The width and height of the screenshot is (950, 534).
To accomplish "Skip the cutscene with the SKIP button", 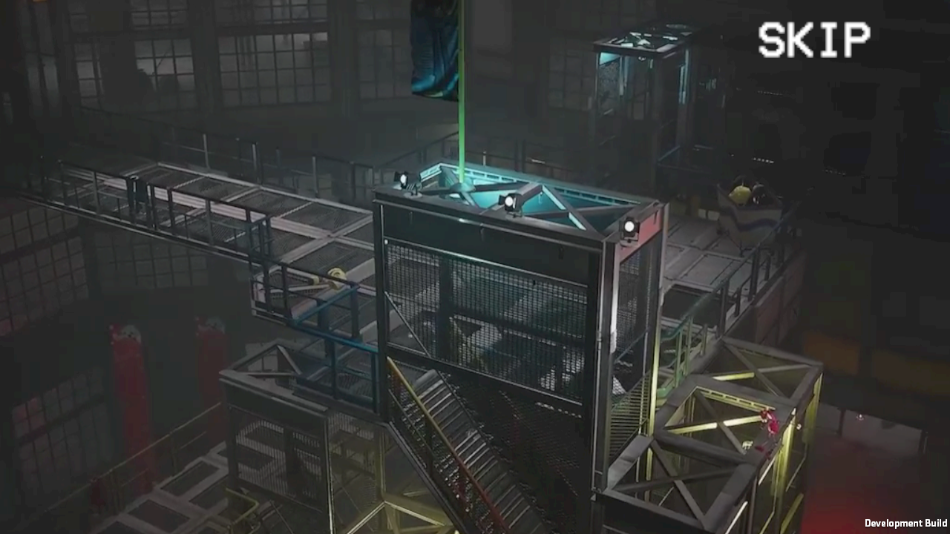I will pos(813,41).
